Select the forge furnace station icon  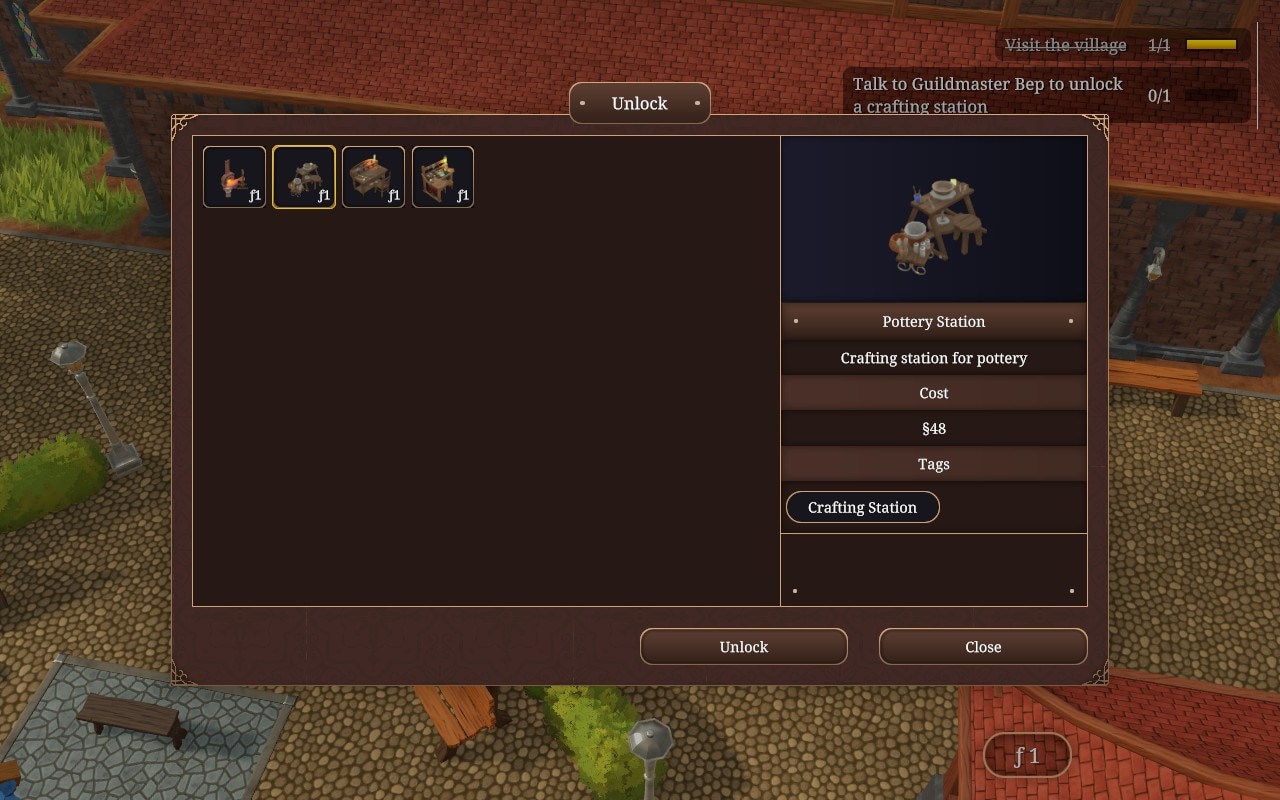tap(234, 177)
